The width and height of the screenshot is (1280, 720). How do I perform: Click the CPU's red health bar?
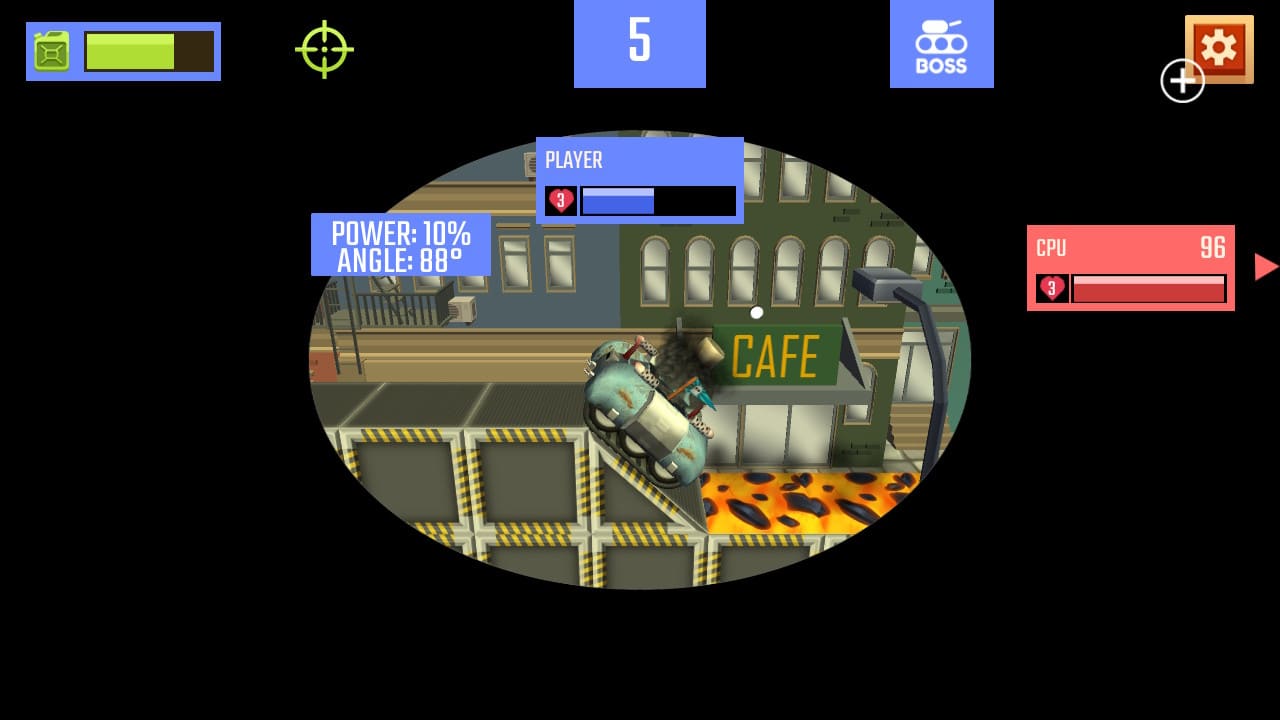(1148, 289)
